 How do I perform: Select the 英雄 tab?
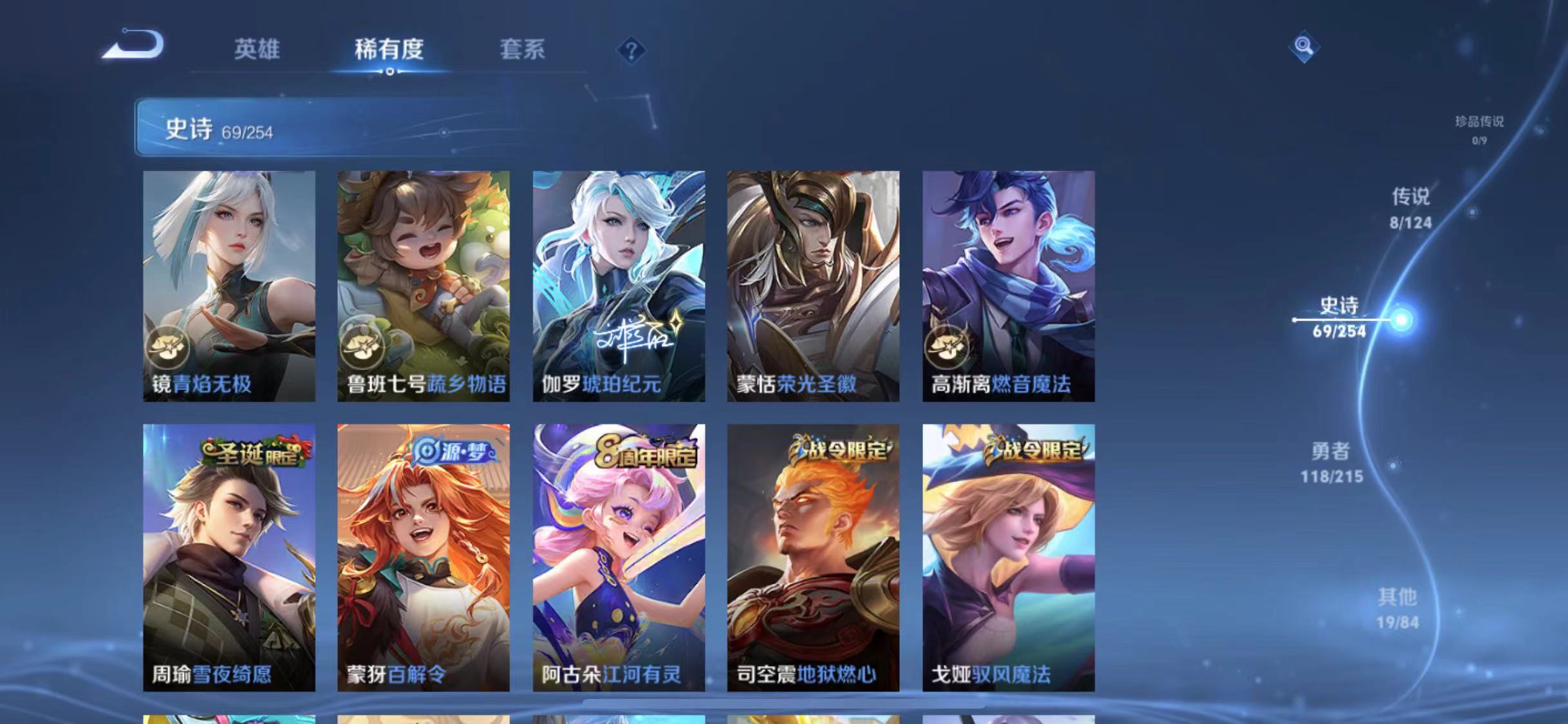pos(257,50)
